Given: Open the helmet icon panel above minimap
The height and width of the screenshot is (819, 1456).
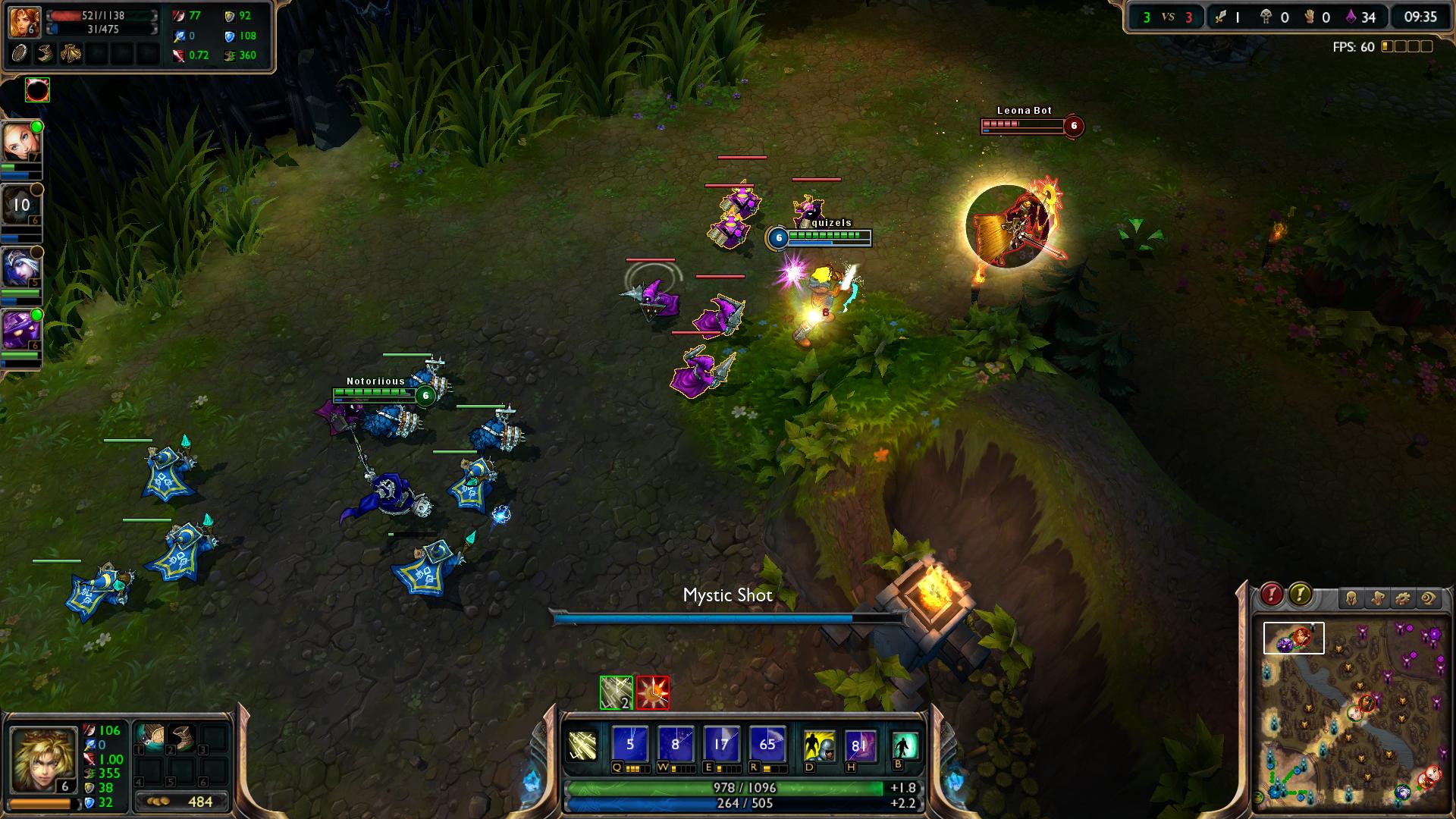Looking at the screenshot, I should 1351,599.
